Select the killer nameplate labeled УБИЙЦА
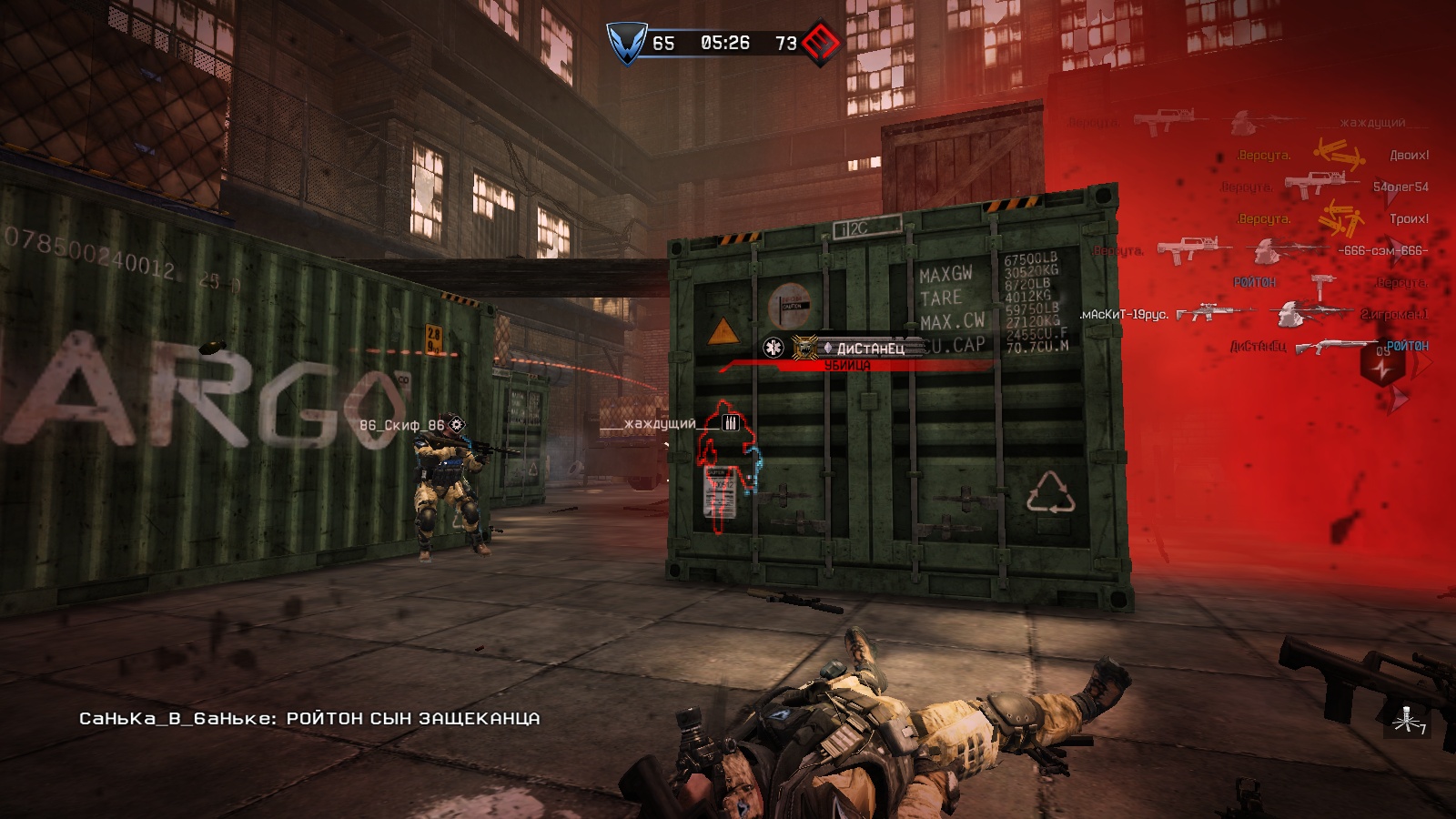Screen dimensions: 1456x819 847,365
